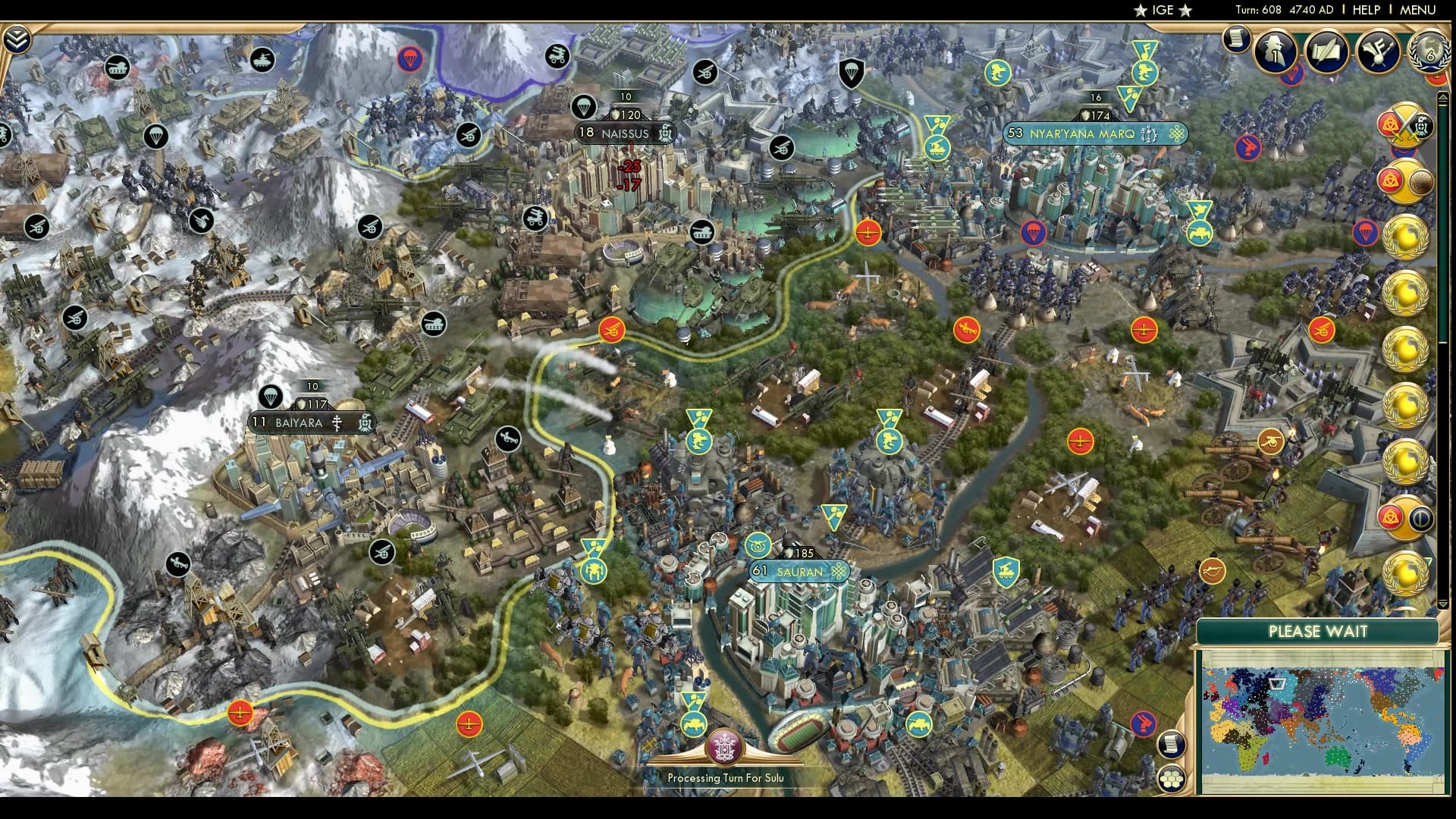Click the culture overview icon in the top bar

1379,53
